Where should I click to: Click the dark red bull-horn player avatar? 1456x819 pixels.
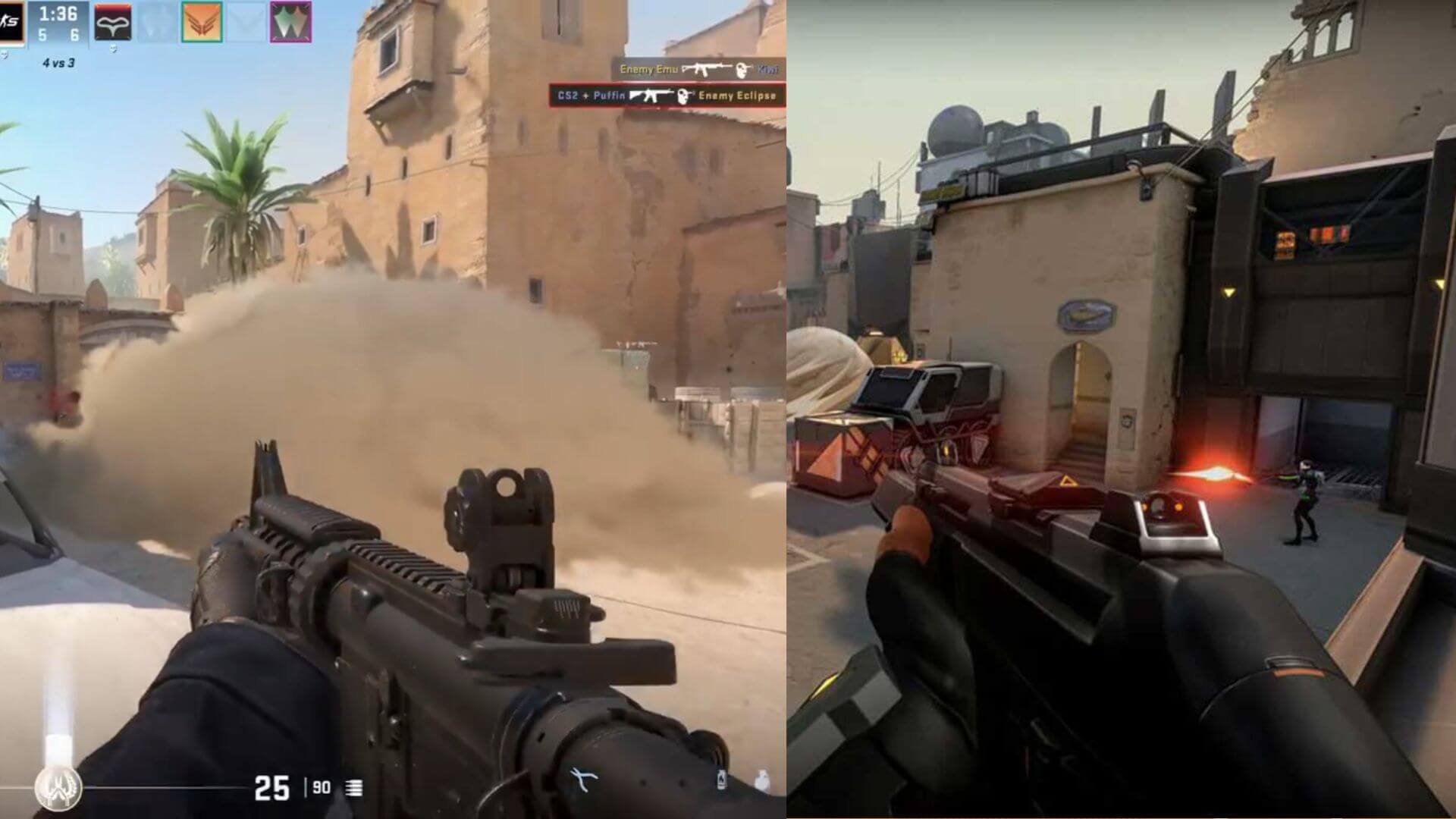point(112,22)
